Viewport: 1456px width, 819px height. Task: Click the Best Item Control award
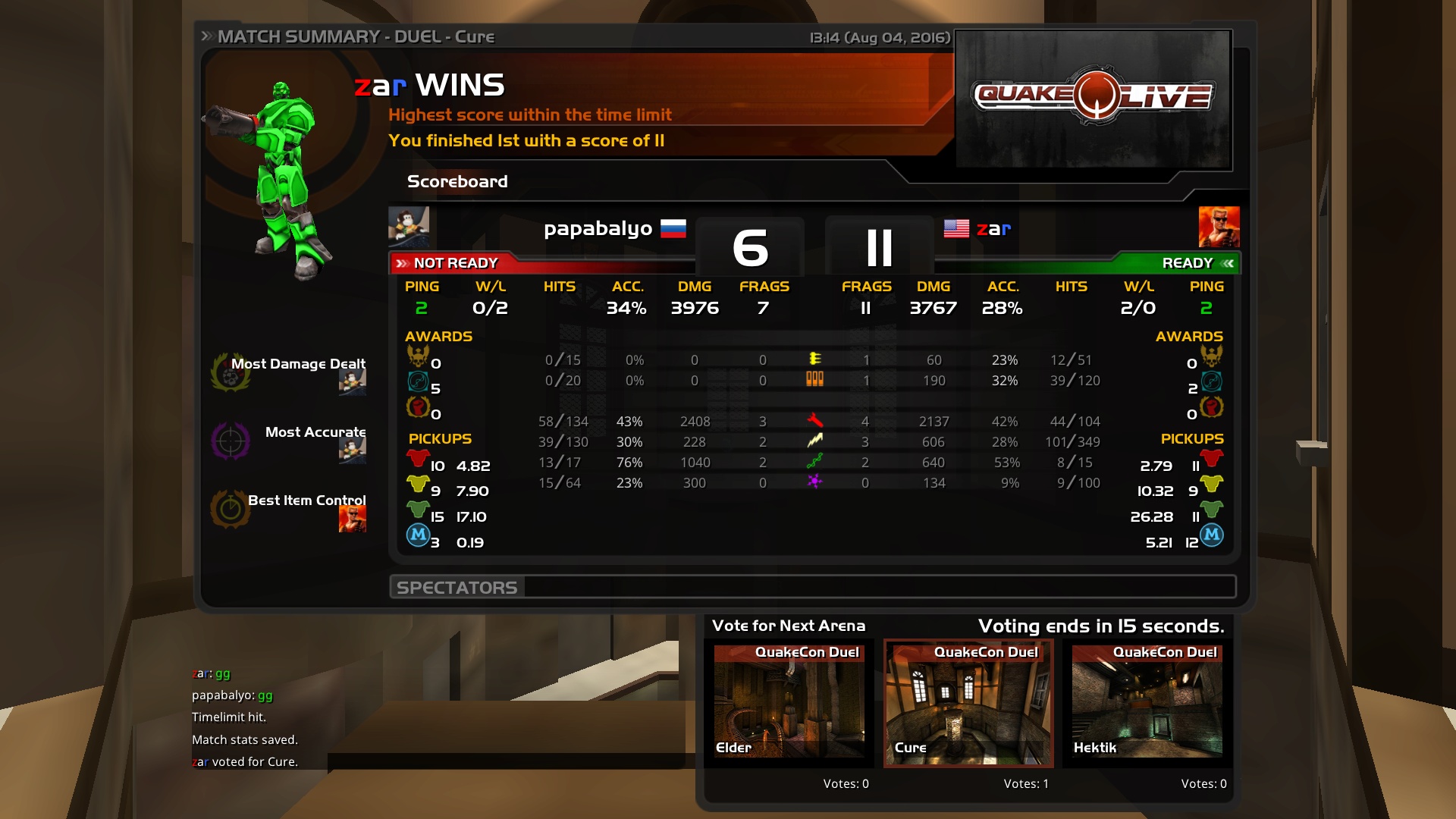coord(290,509)
